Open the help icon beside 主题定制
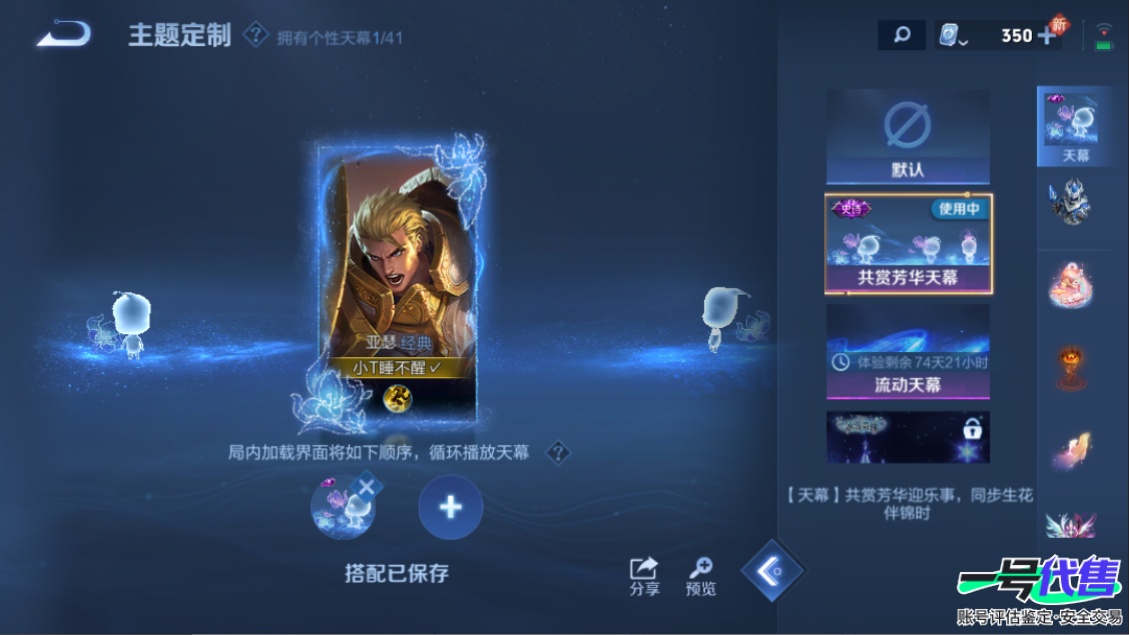The image size is (1129, 635). (x=256, y=36)
